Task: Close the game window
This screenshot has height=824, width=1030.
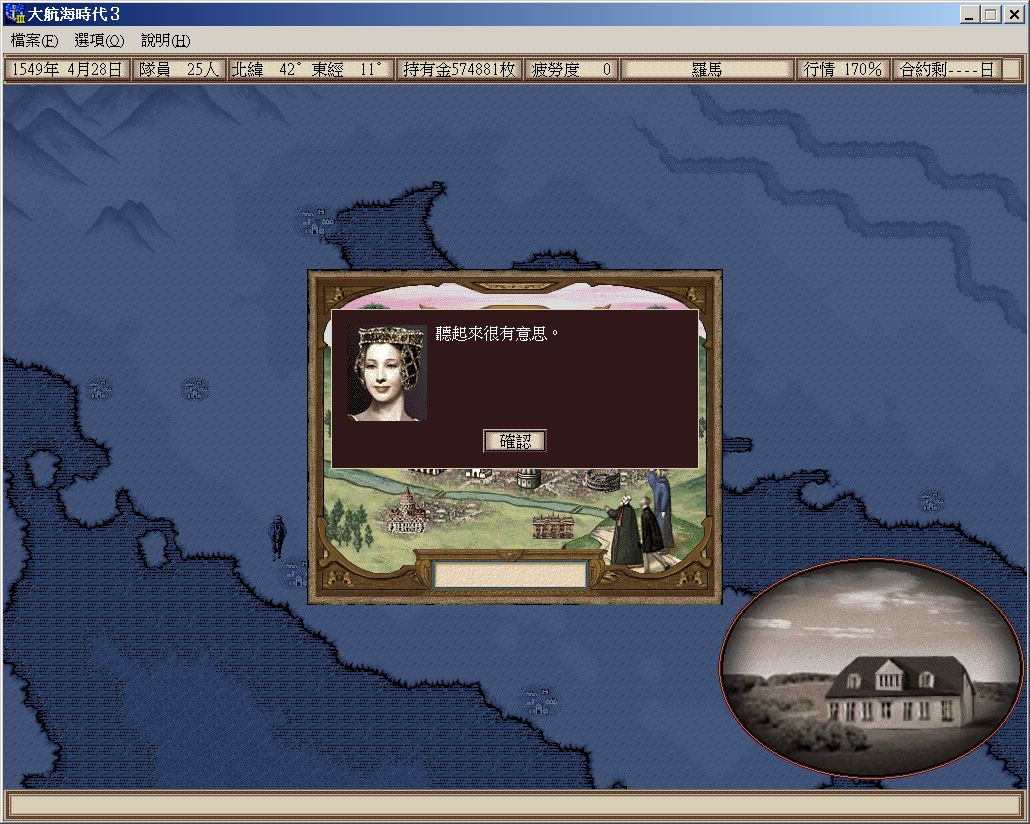Action: [1013, 15]
